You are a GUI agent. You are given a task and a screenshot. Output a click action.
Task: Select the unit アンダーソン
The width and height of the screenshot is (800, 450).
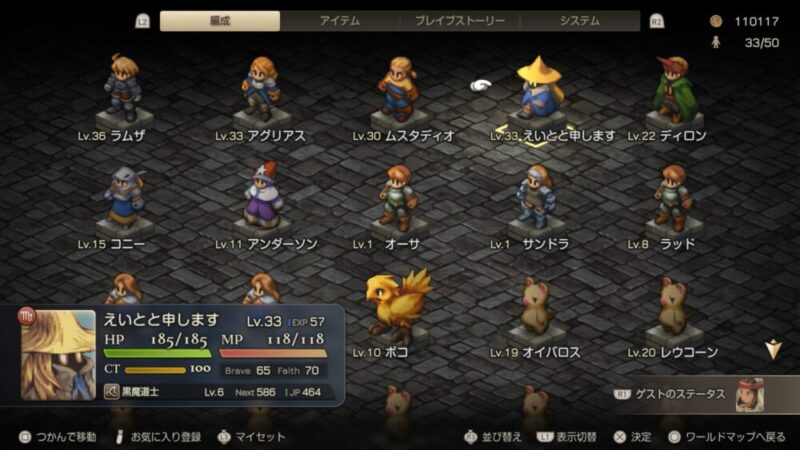(x=261, y=200)
